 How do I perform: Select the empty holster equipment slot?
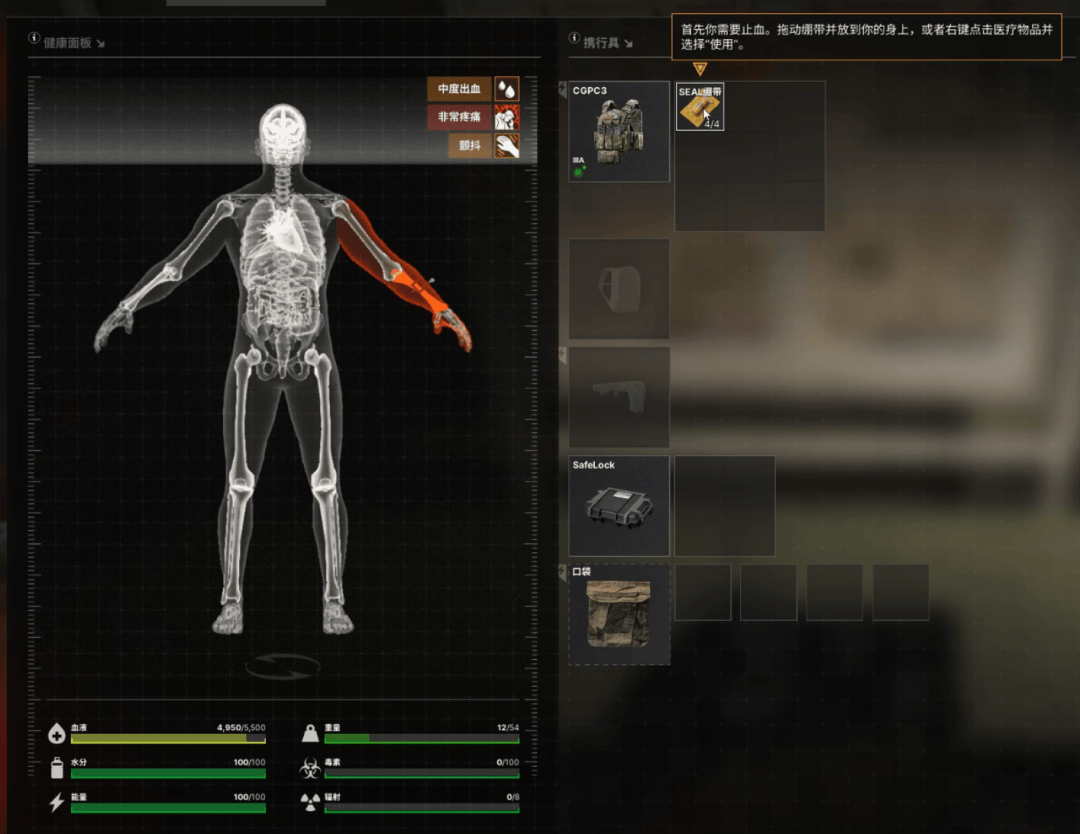[x=619, y=397]
